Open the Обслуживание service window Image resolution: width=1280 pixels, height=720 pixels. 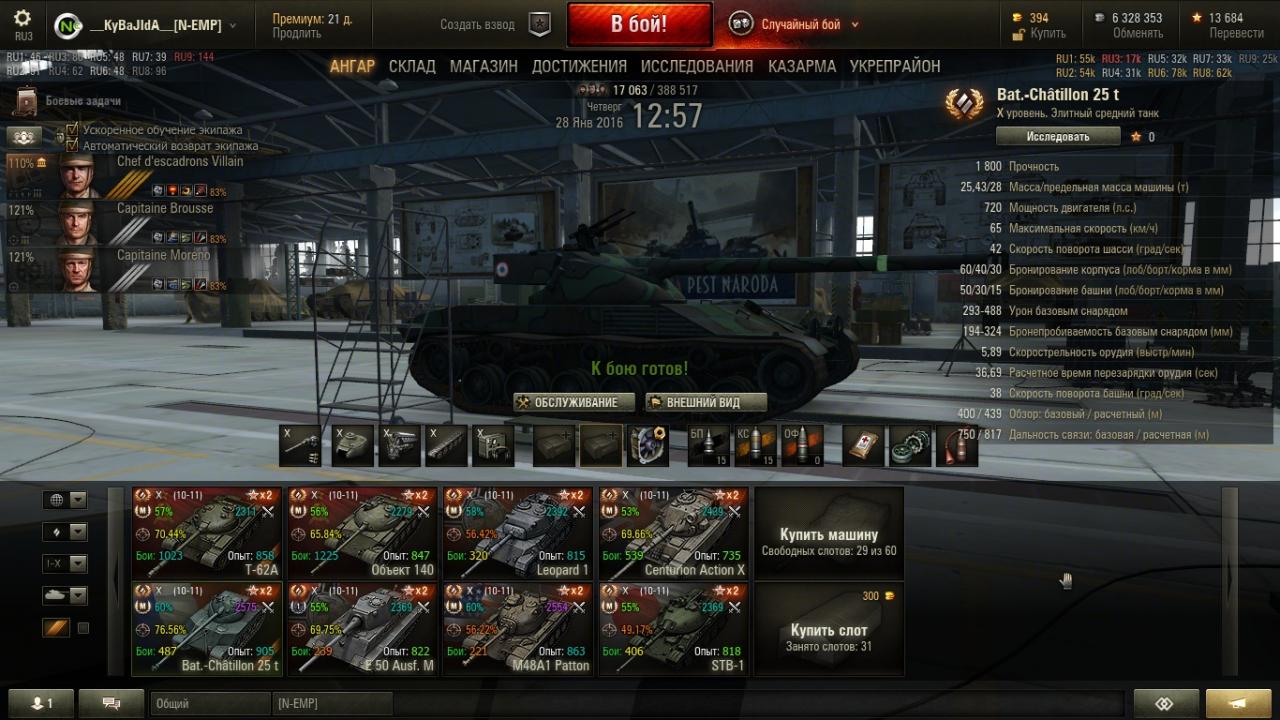tap(574, 402)
